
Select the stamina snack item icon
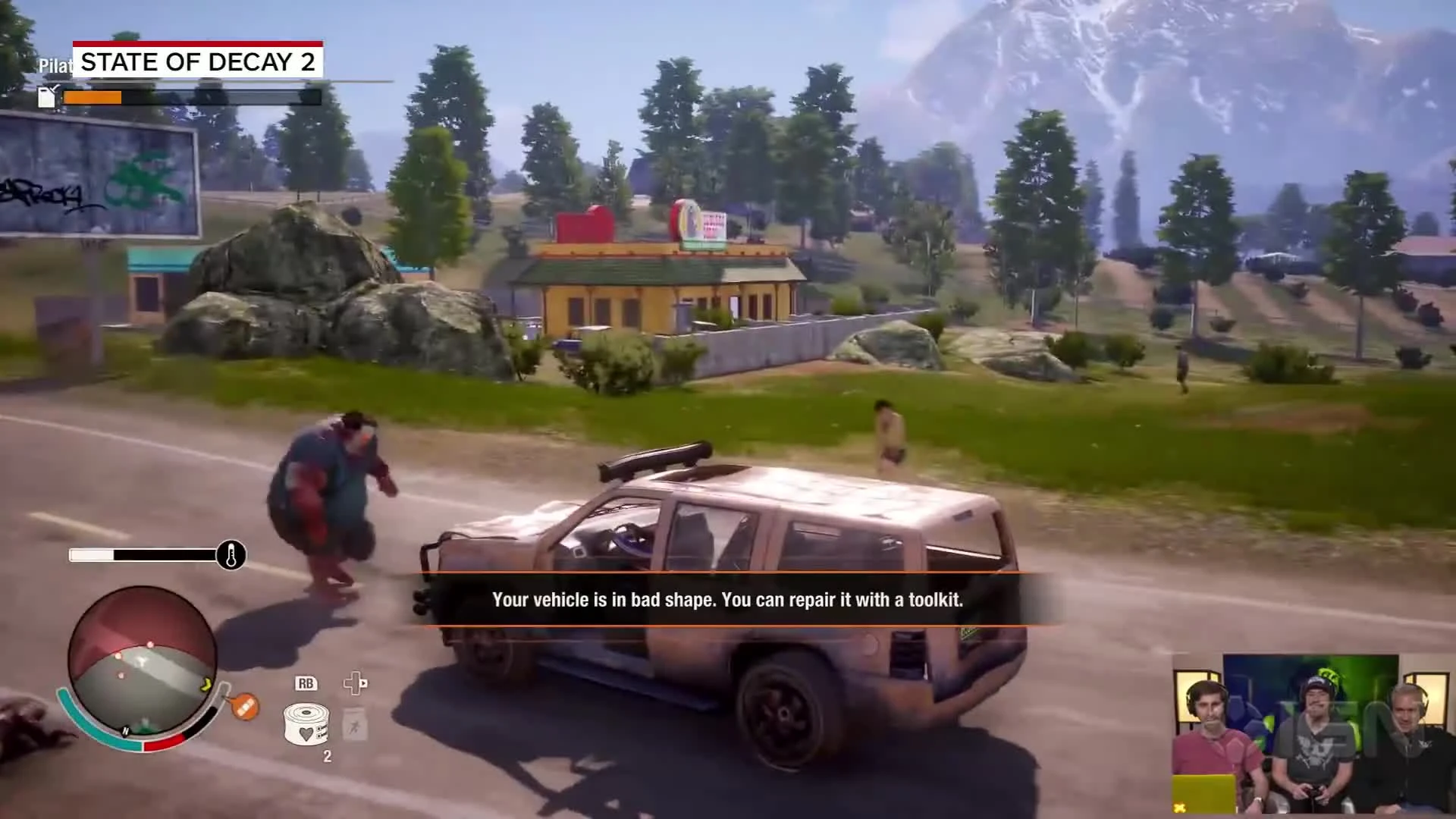354,724
